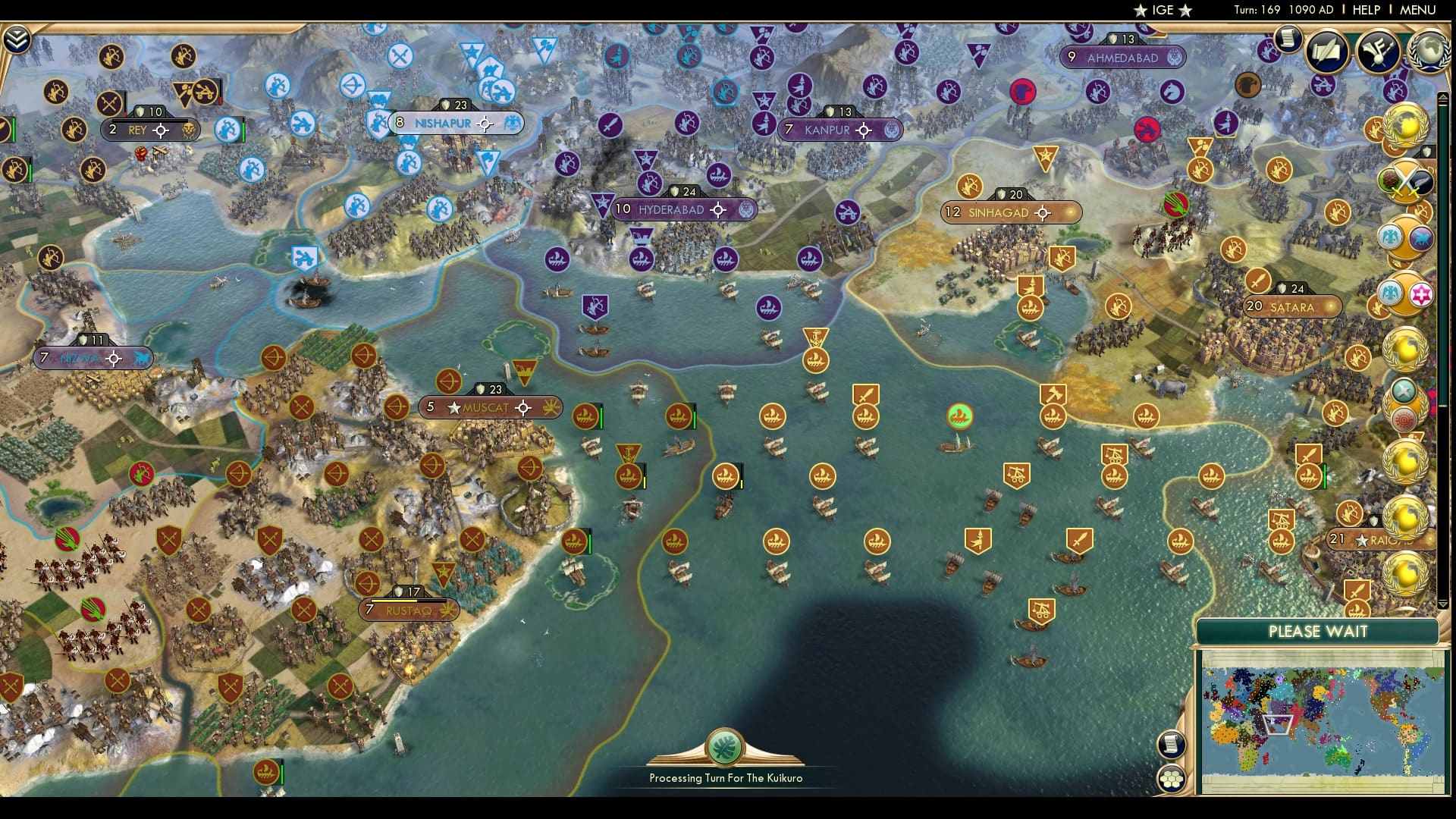Image resolution: width=1456 pixels, height=819 pixels.
Task: Open the game log beside the minimap
Action: [x=1171, y=745]
